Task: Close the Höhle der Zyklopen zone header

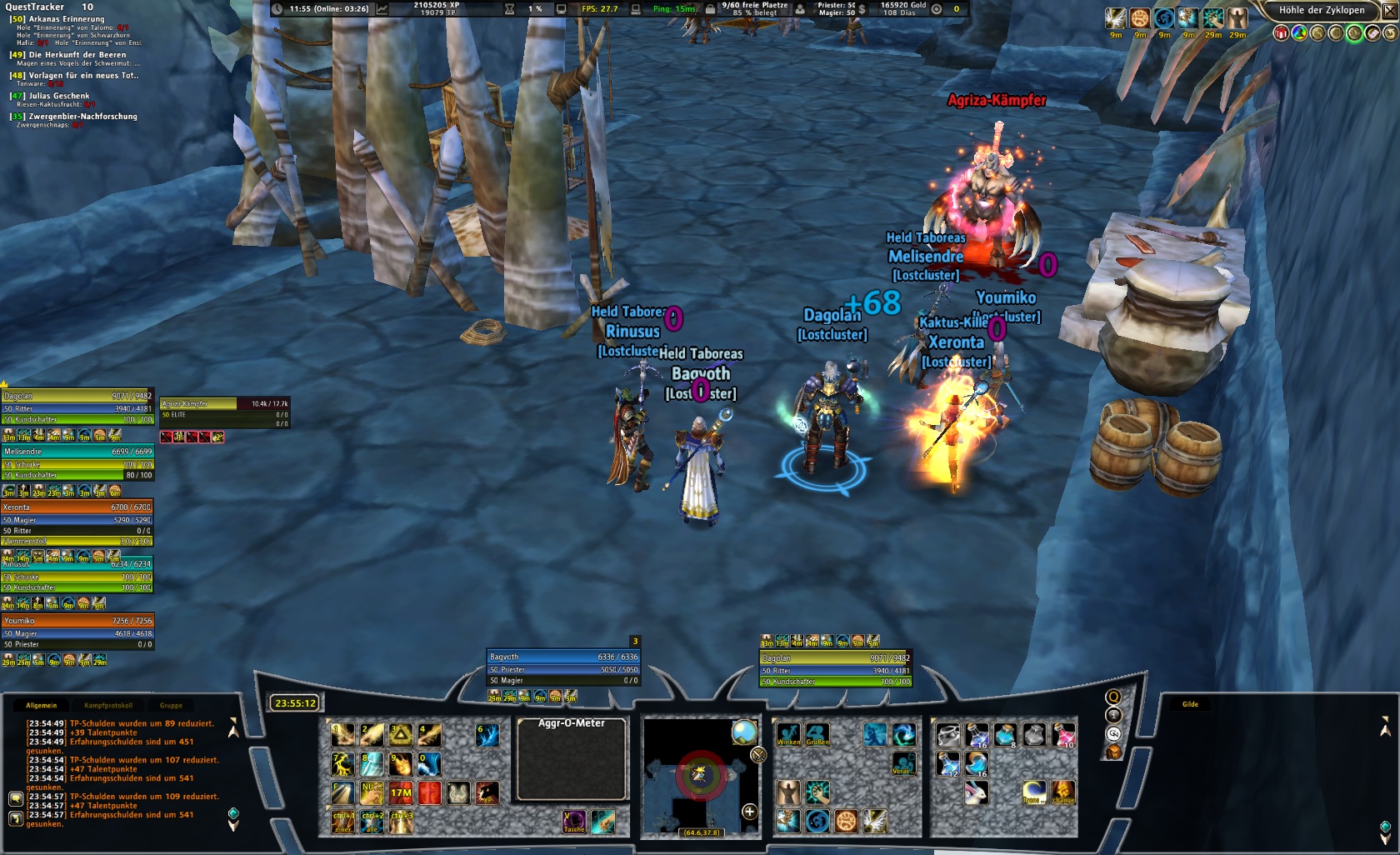Action: point(1389,11)
